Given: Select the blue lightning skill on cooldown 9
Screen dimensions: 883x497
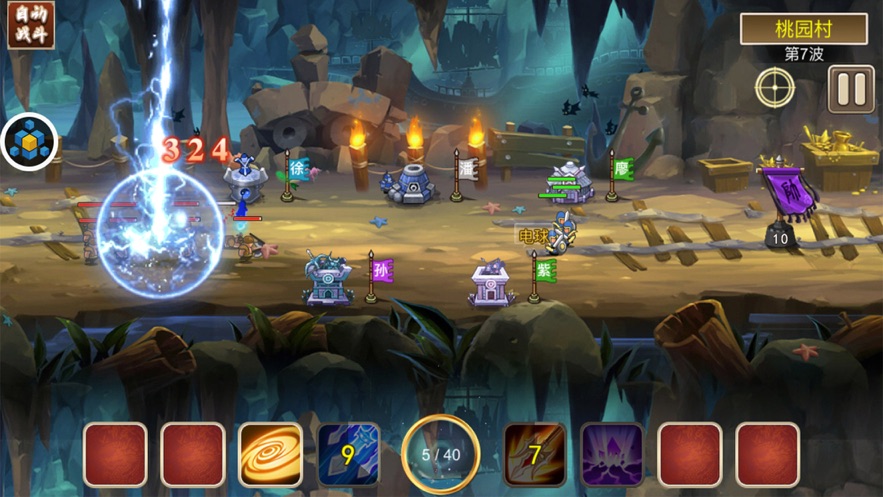Looking at the screenshot, I should pyautogui.click(x=348, y=455).
